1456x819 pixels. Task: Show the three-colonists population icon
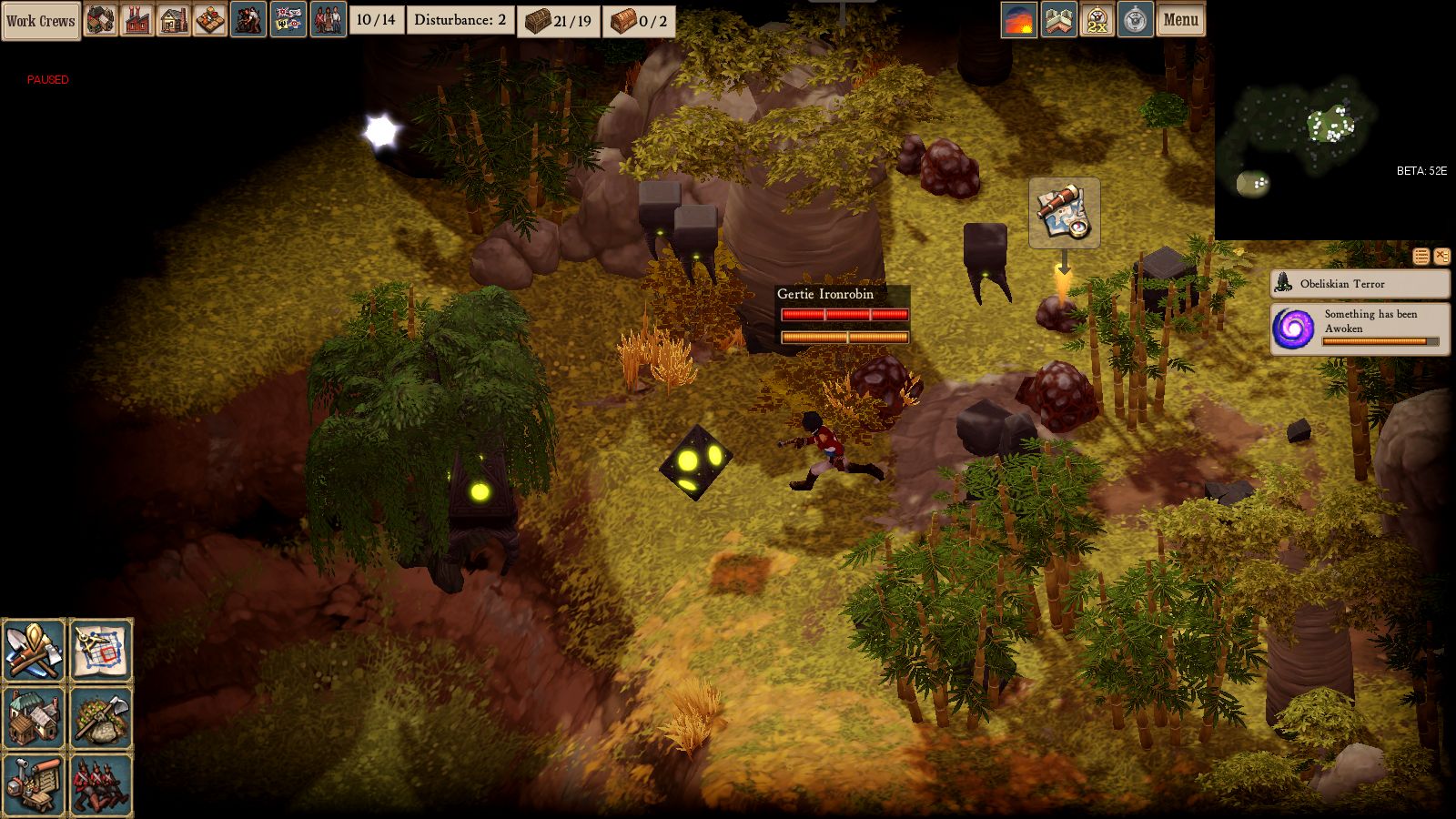tap(329, 20)
